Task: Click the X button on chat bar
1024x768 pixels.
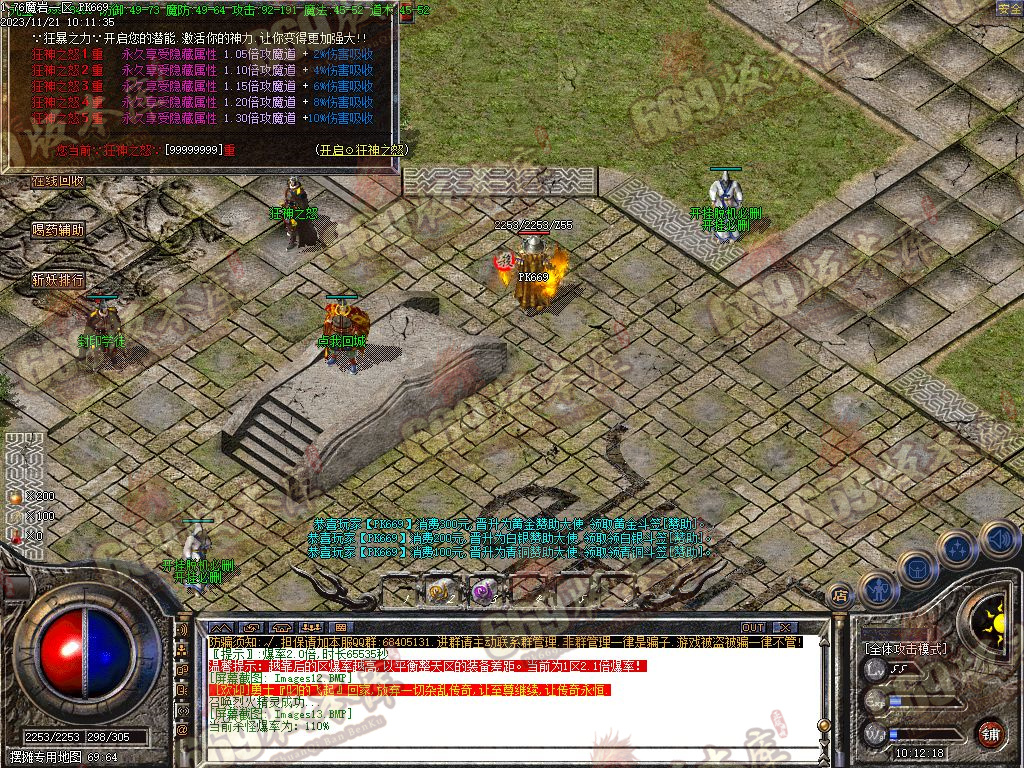Action: coord(786,628)
